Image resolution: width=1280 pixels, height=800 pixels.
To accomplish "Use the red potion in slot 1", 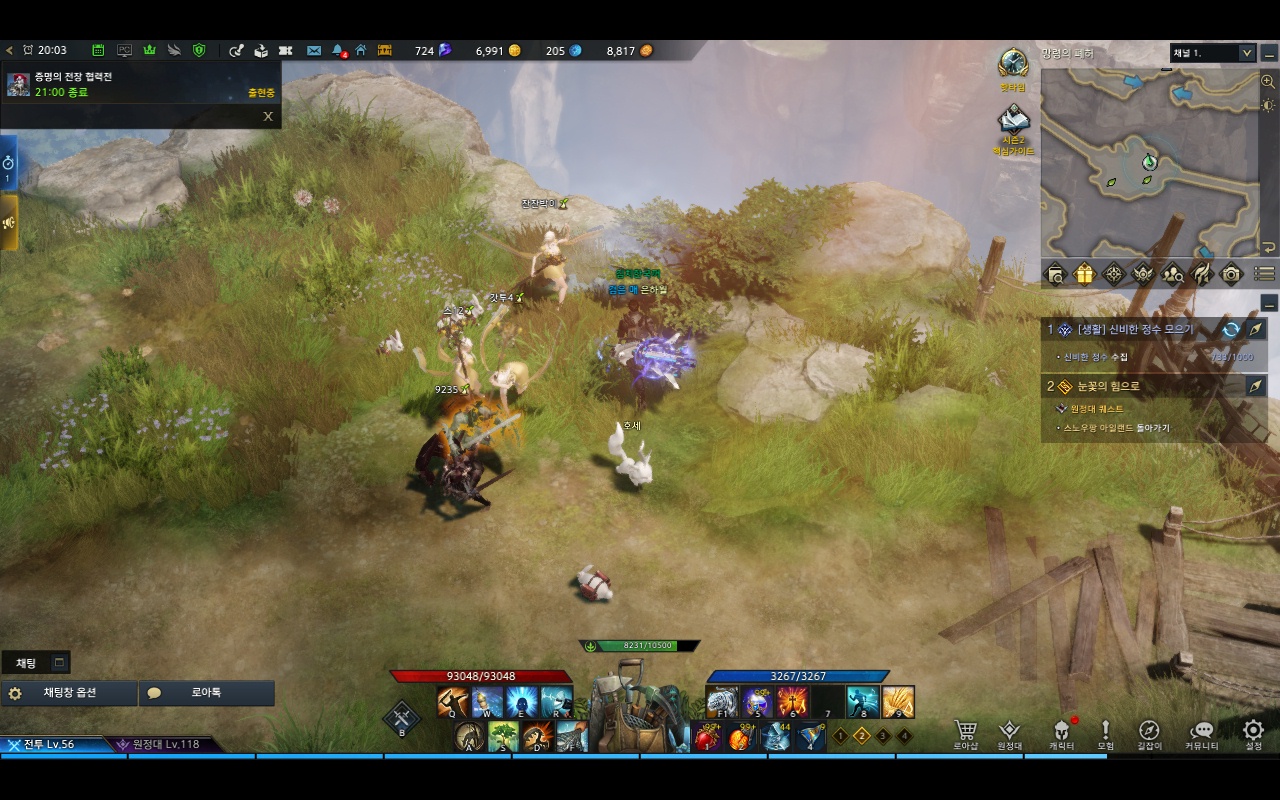I will point(707,738).
